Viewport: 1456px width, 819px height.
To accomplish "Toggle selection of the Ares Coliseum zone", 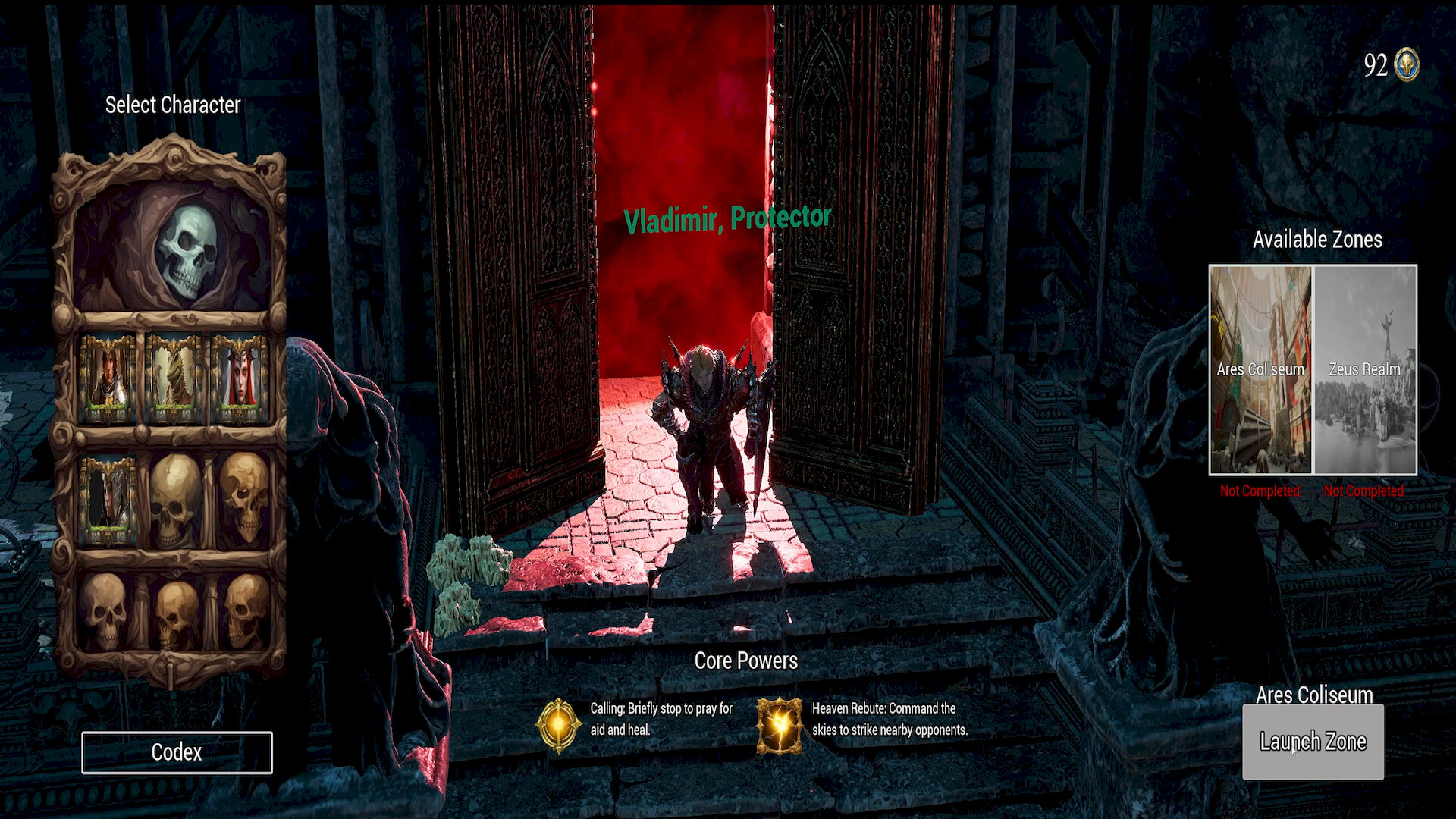I will [1260, 370].
